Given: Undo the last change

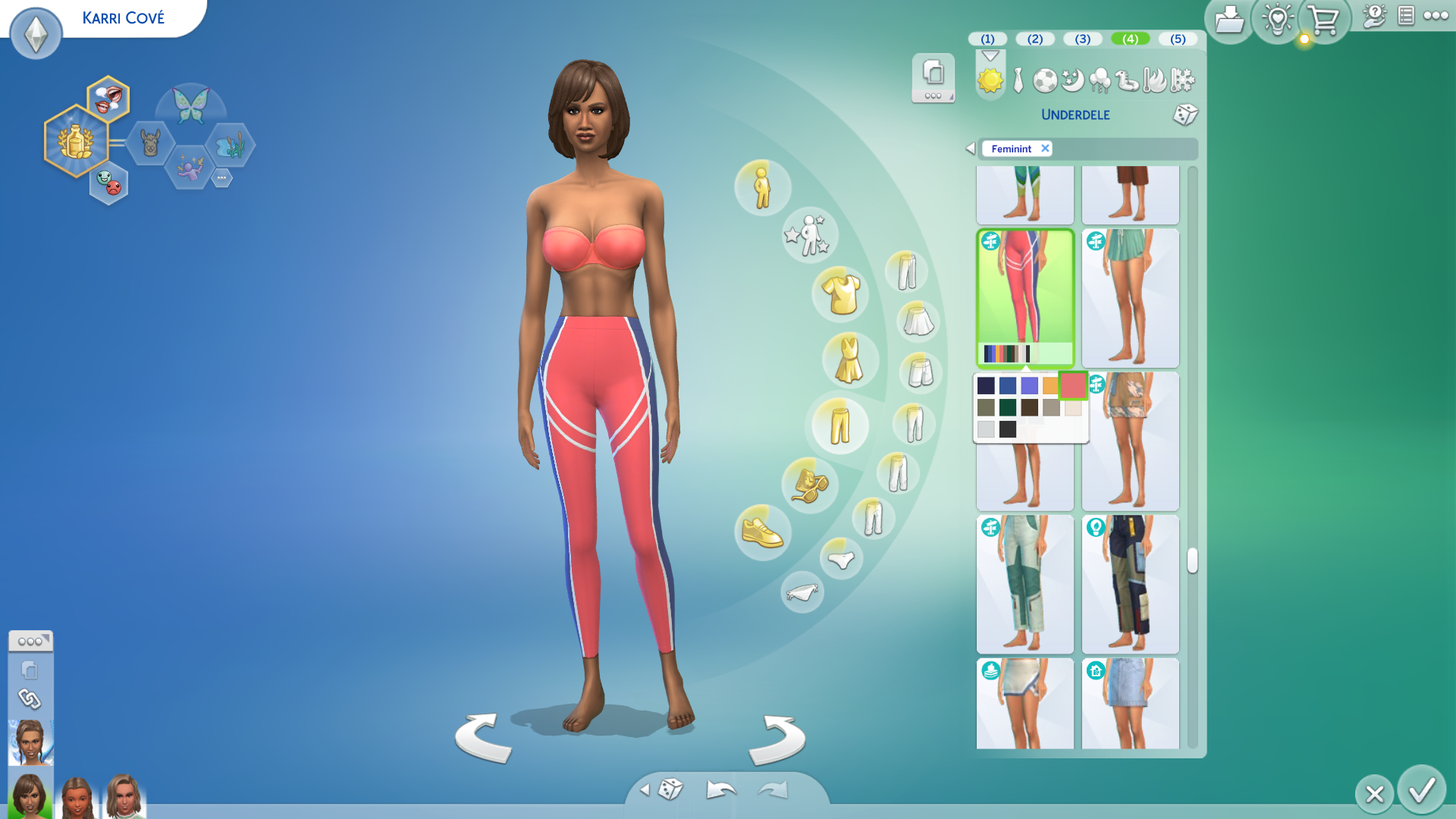Looking at the screenshot, I should (720, 790).
